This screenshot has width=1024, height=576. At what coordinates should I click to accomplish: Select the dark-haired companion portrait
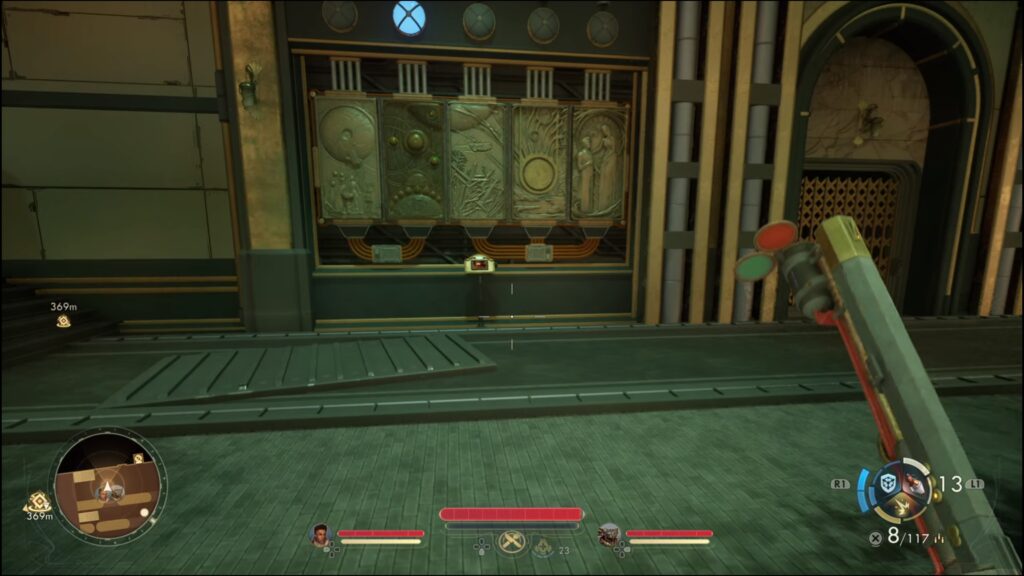coord(320,535)
